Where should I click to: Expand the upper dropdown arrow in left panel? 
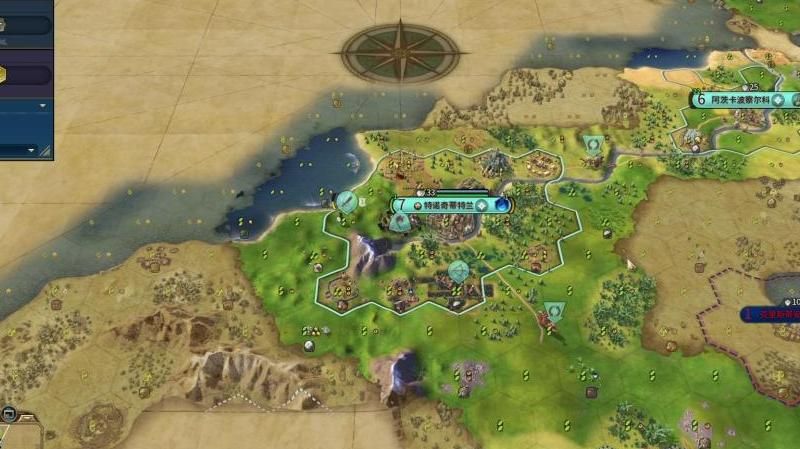tap(43, 105)
